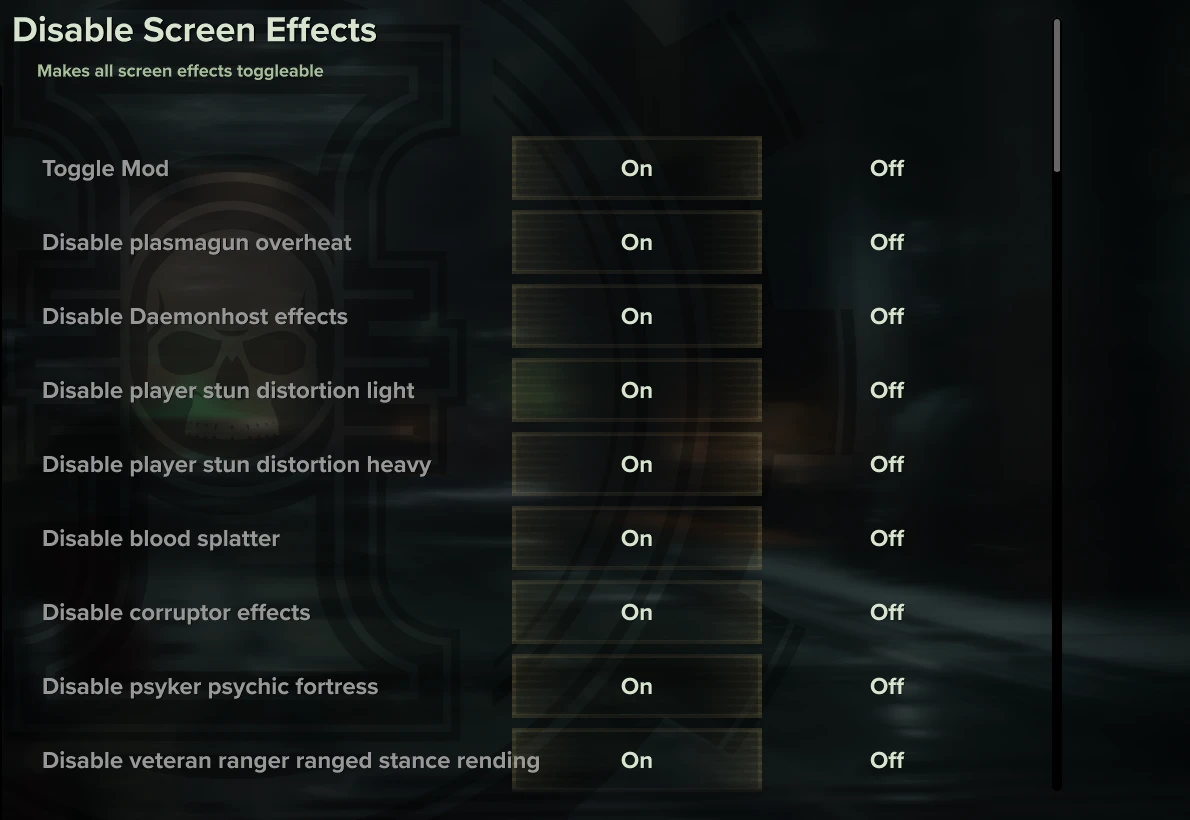Choose Off for Disable Daemonhost effects

(887, 316)
